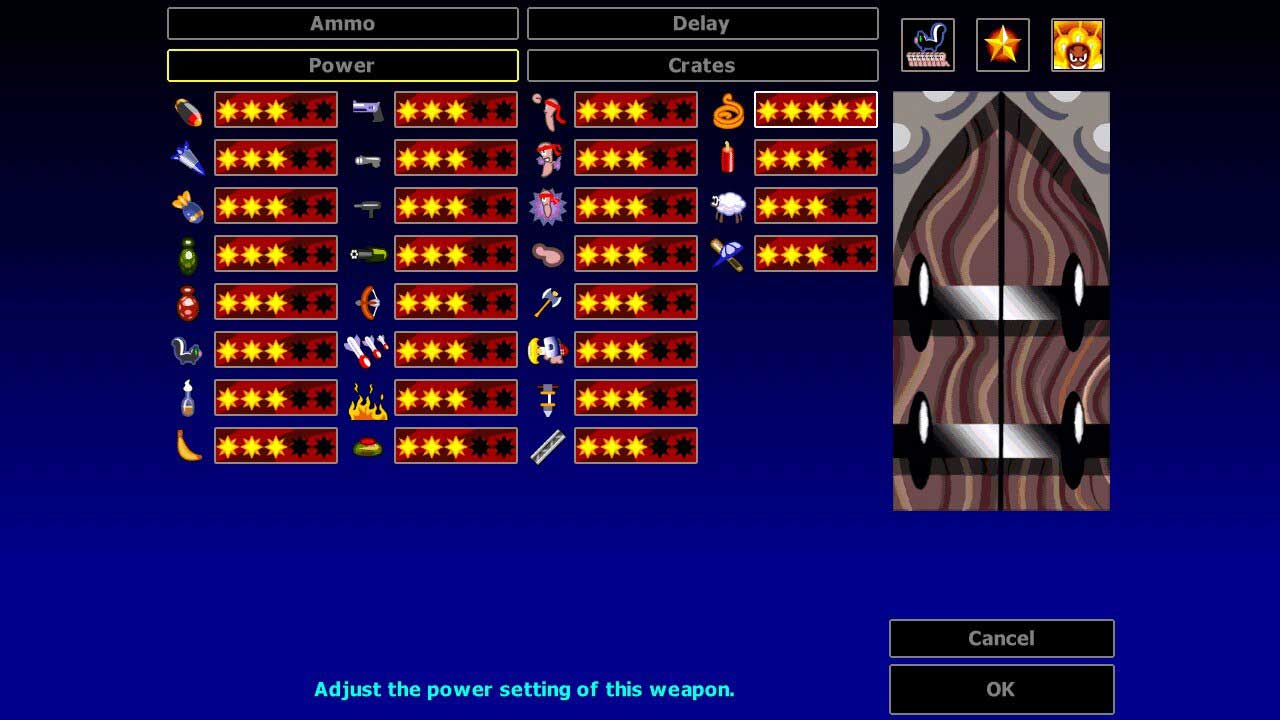Choose the exploding monkey face icon
The image size is (1280, 720).
[1078, 45]
